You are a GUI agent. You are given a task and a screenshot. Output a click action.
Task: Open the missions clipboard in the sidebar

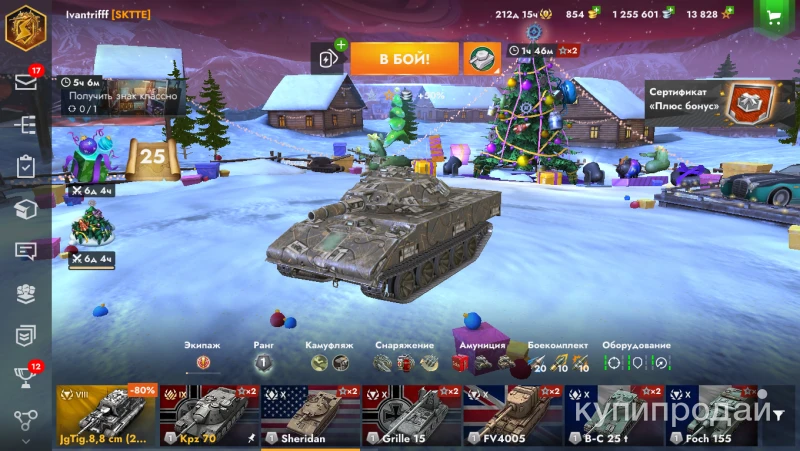(25, 167)
